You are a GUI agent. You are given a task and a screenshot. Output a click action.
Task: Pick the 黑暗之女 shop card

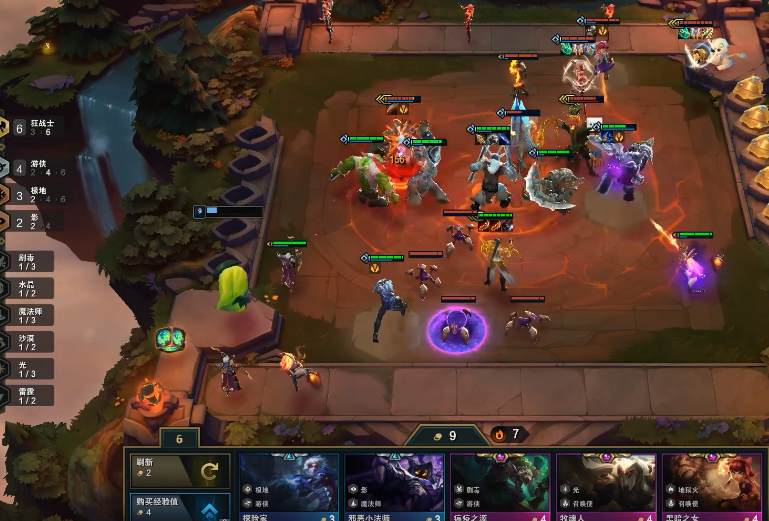click(711, 490)
